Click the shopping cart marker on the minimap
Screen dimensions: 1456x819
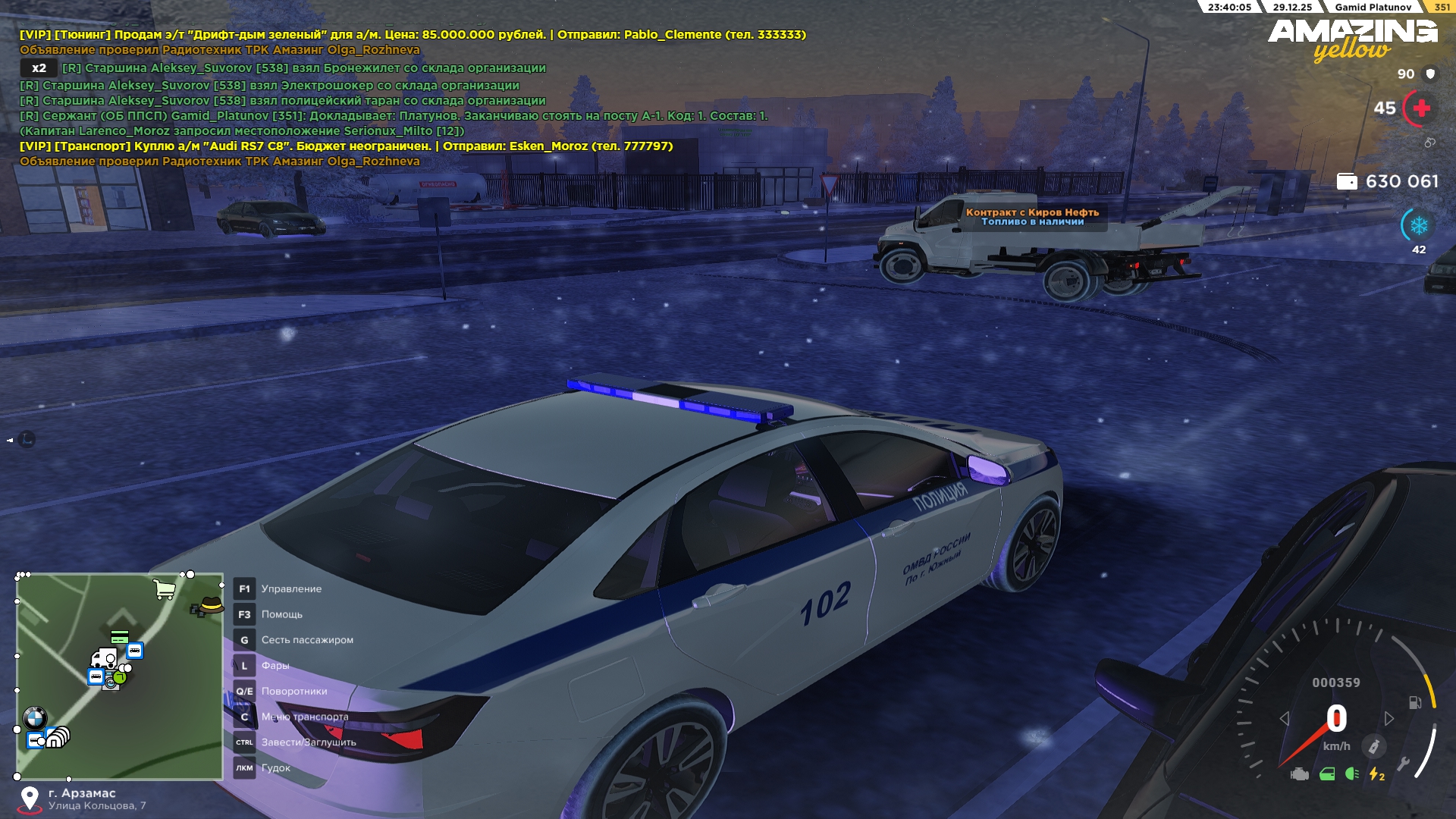click(x=164, y=589)
